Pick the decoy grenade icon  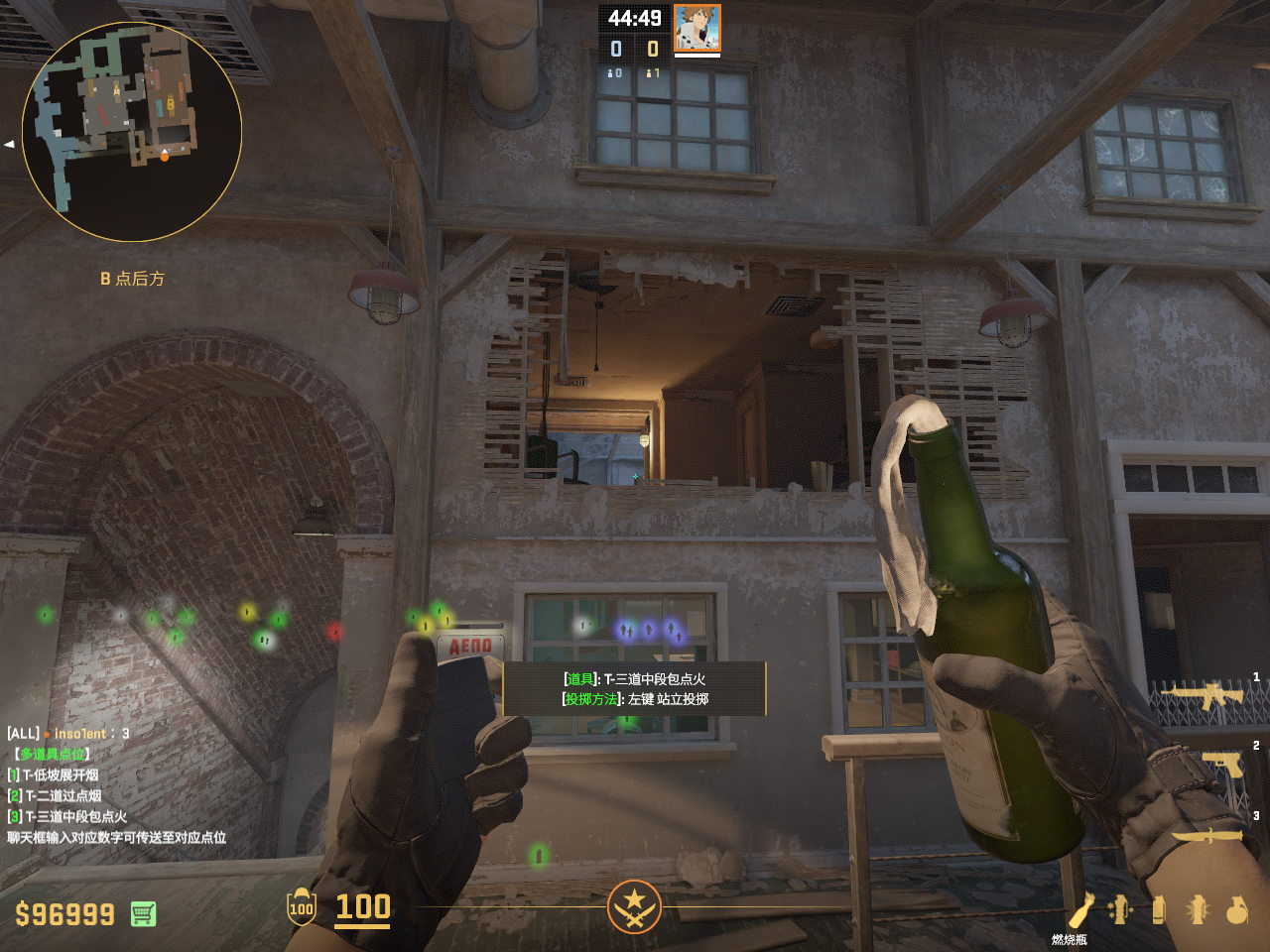click(1120, 909)
